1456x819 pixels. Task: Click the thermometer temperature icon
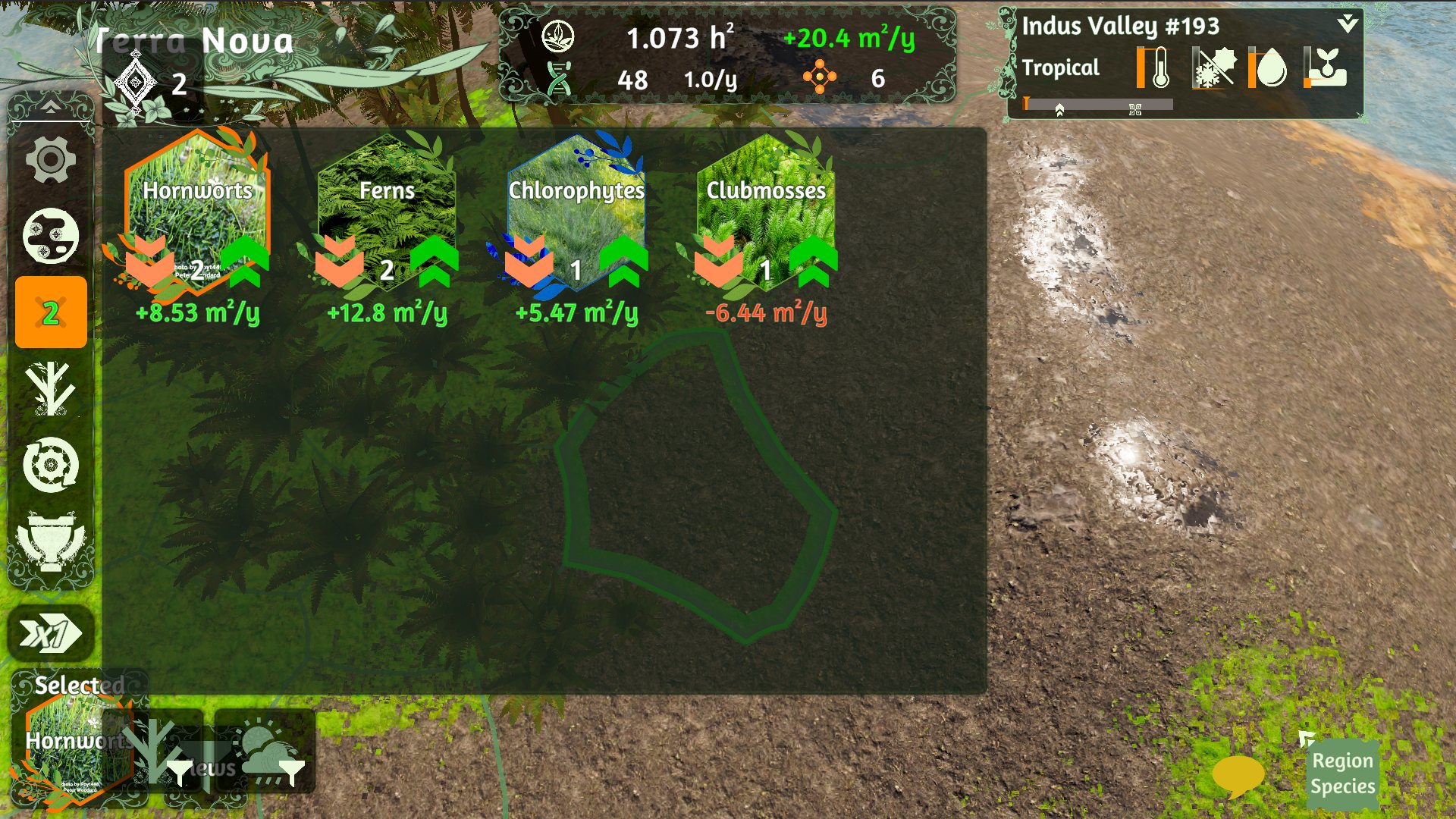(x=1155, y=68)
